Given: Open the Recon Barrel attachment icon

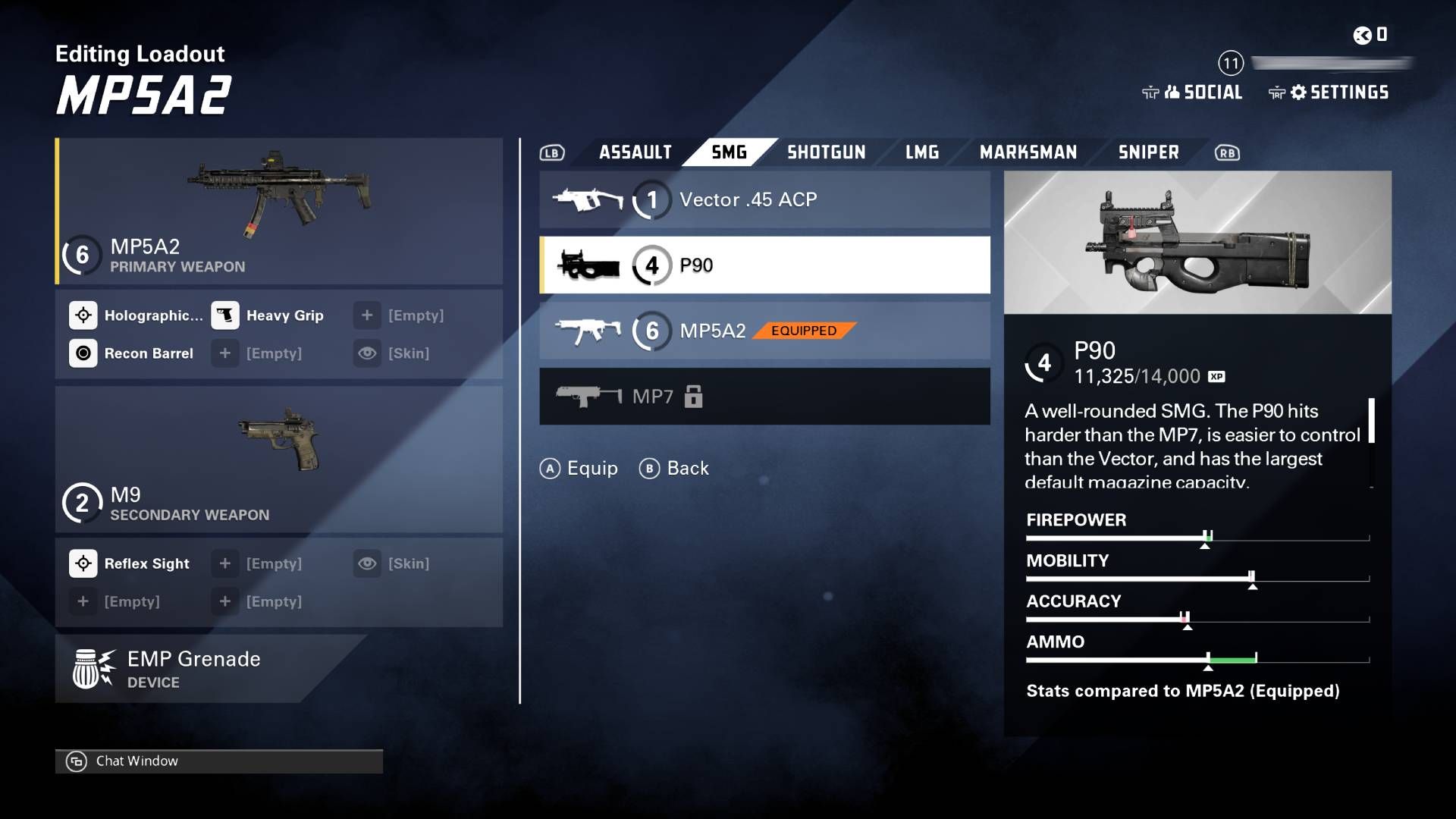Looking at the screenshot, I should click(x=83, y=353).
